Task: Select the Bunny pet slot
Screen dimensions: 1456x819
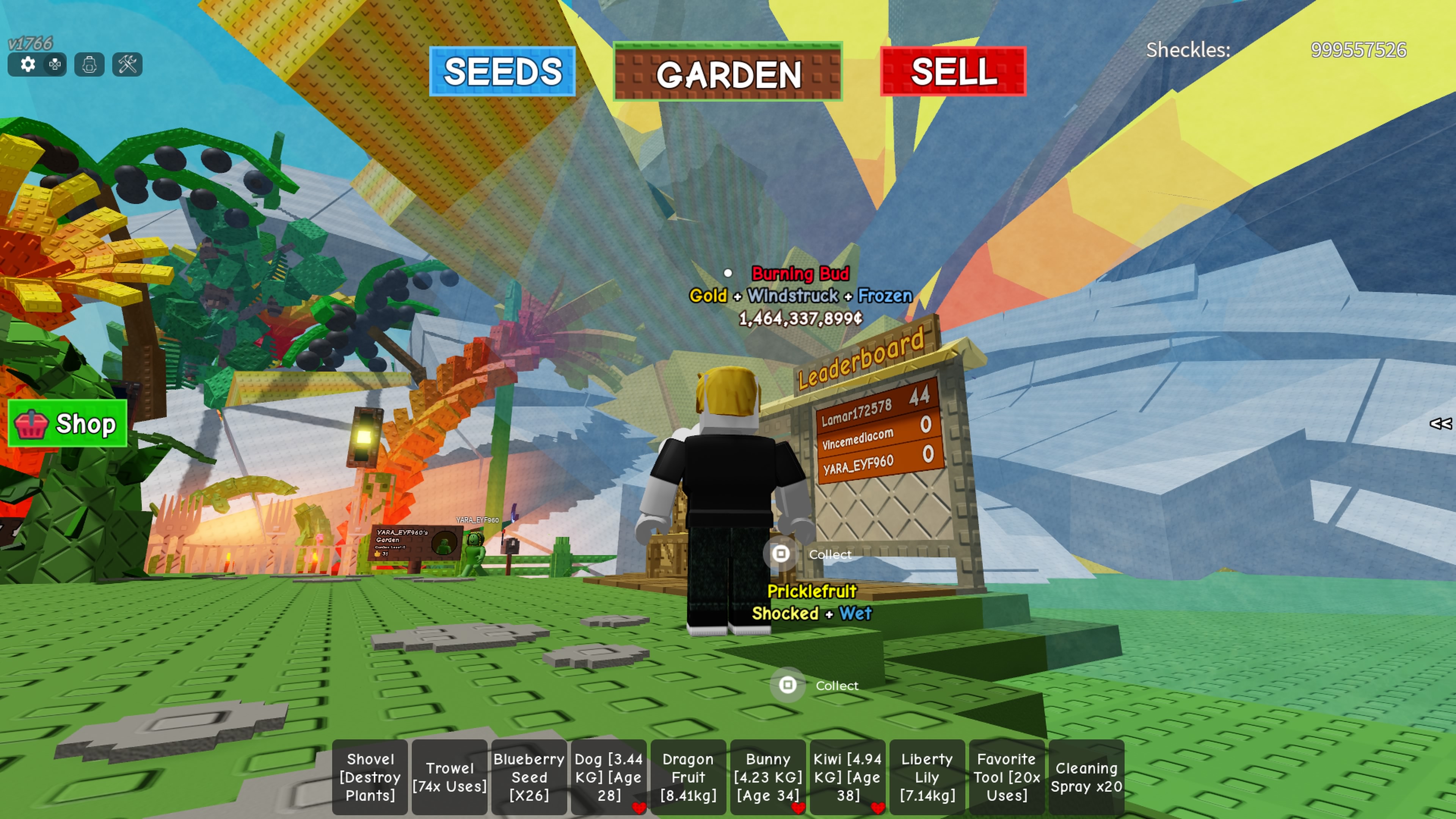Action: pyautogui.click(x=768, y=777)
